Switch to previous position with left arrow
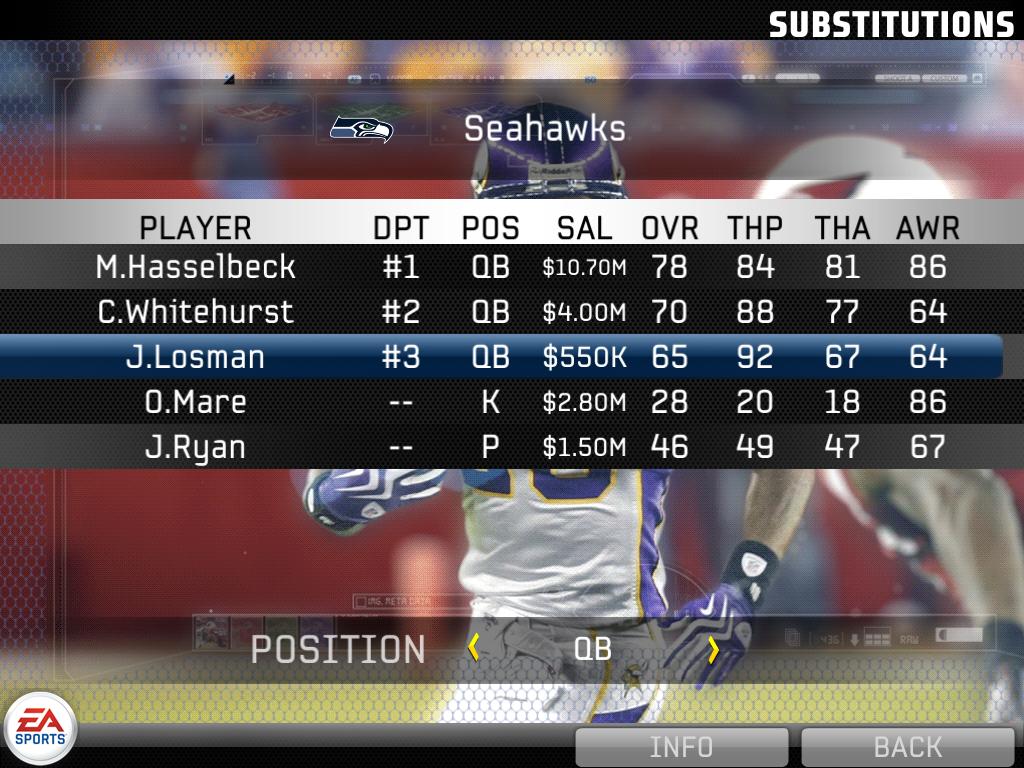The image size is (1024, 768). click(474, 649)
